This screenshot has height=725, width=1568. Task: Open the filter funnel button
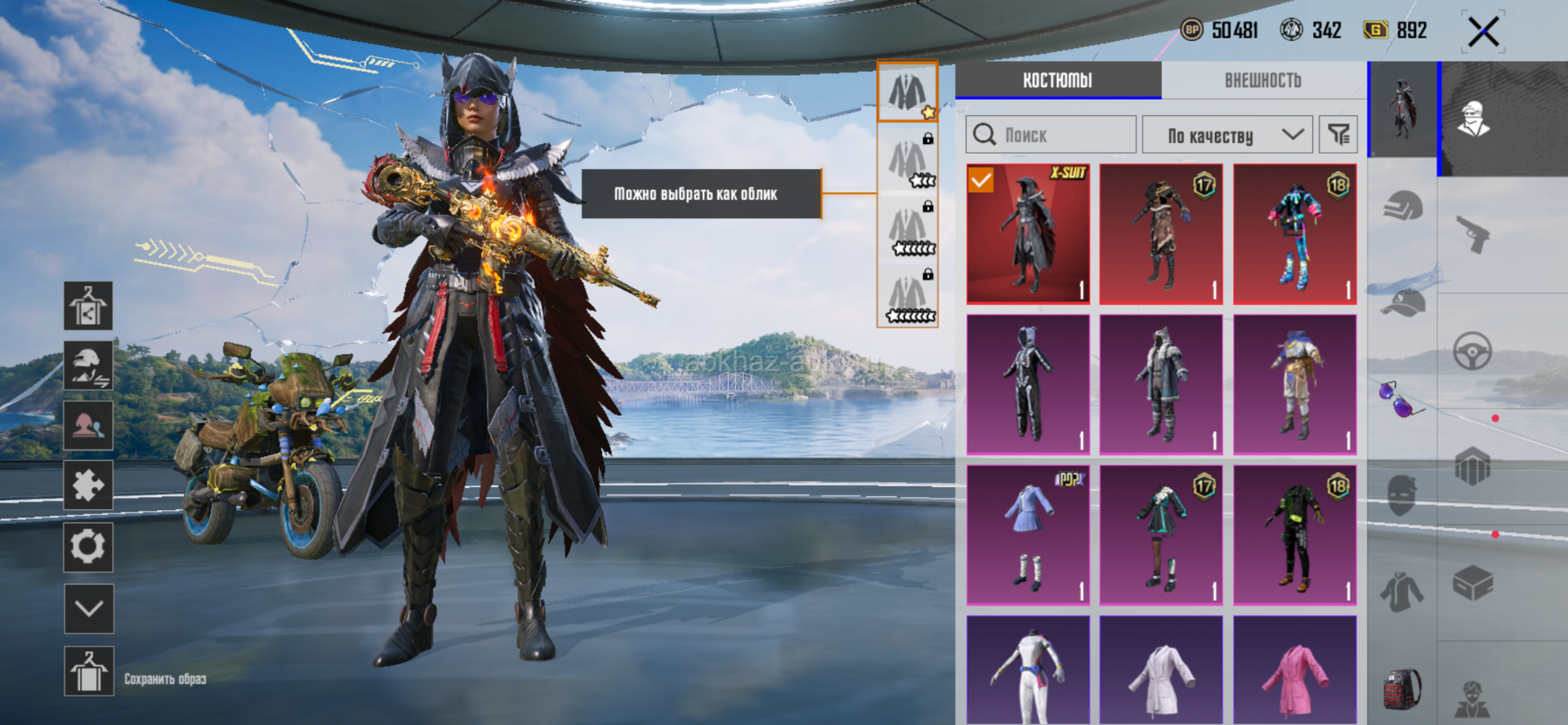(x=1338, y=135)
